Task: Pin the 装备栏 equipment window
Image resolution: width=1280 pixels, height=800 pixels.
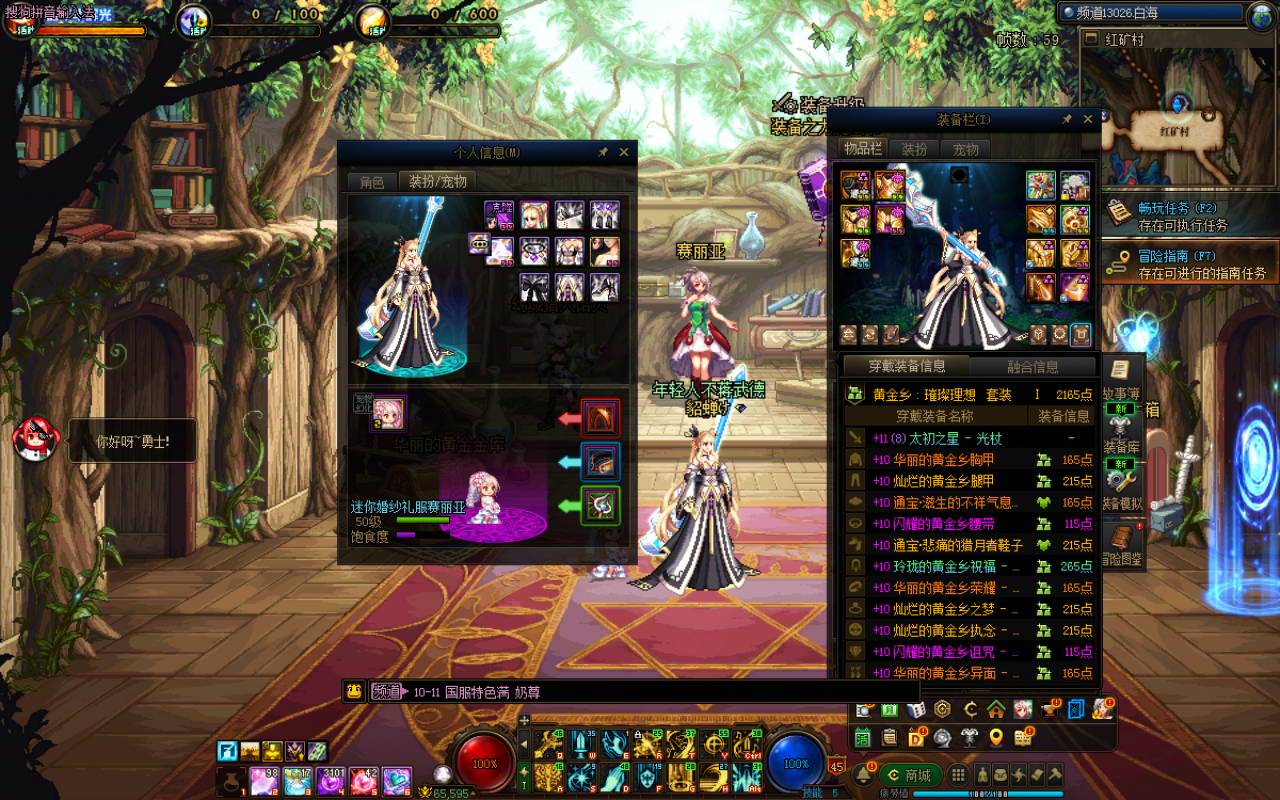Action: (x=1067, y=120)
